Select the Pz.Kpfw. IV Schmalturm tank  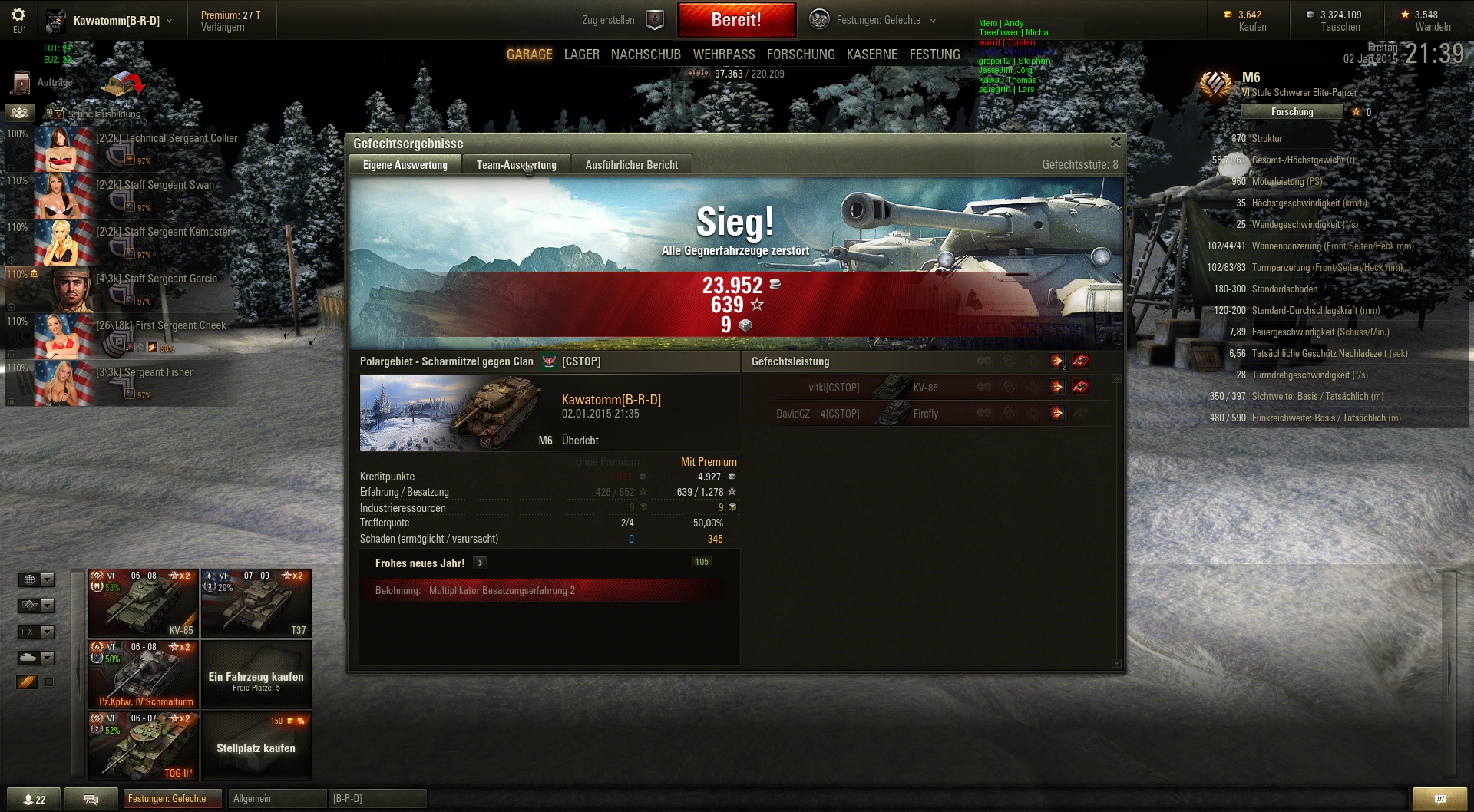tap(144, 675)
